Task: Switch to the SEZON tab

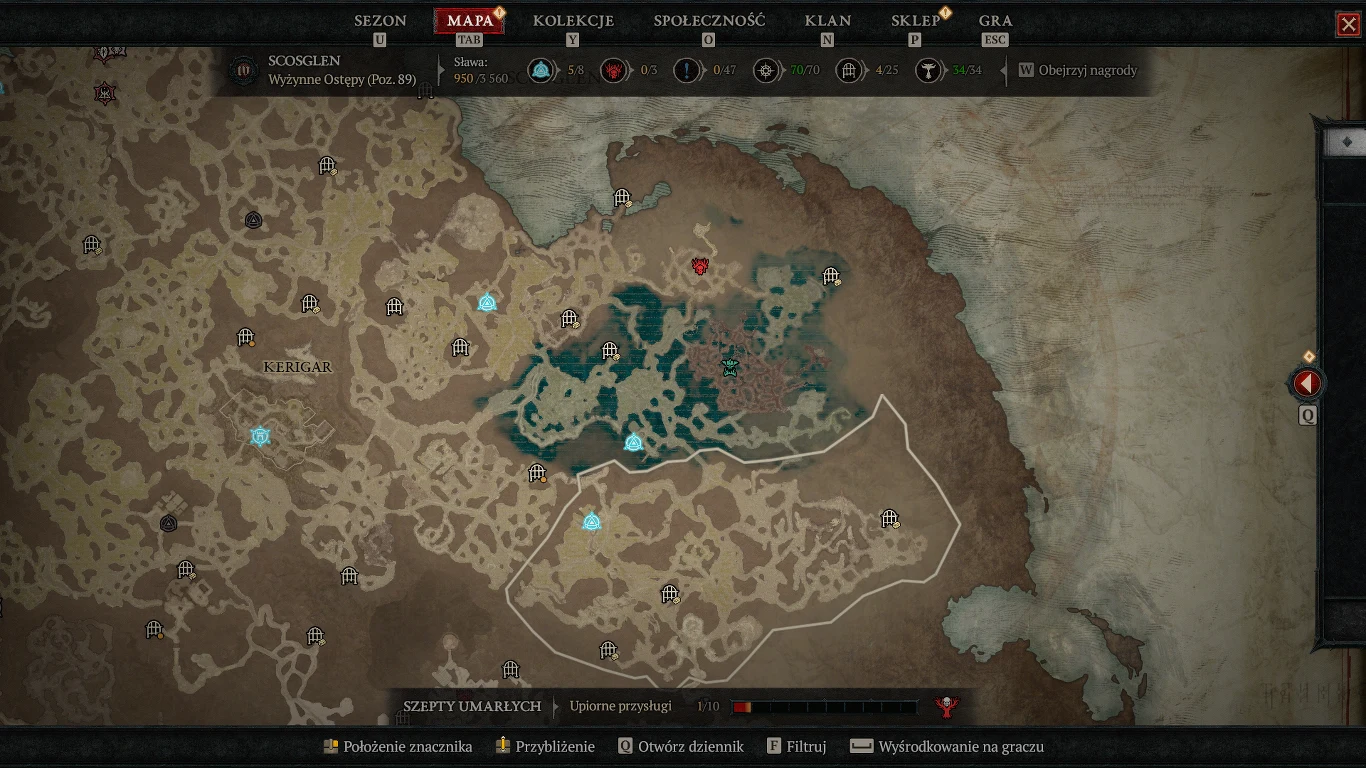Action: coord(380,21)
